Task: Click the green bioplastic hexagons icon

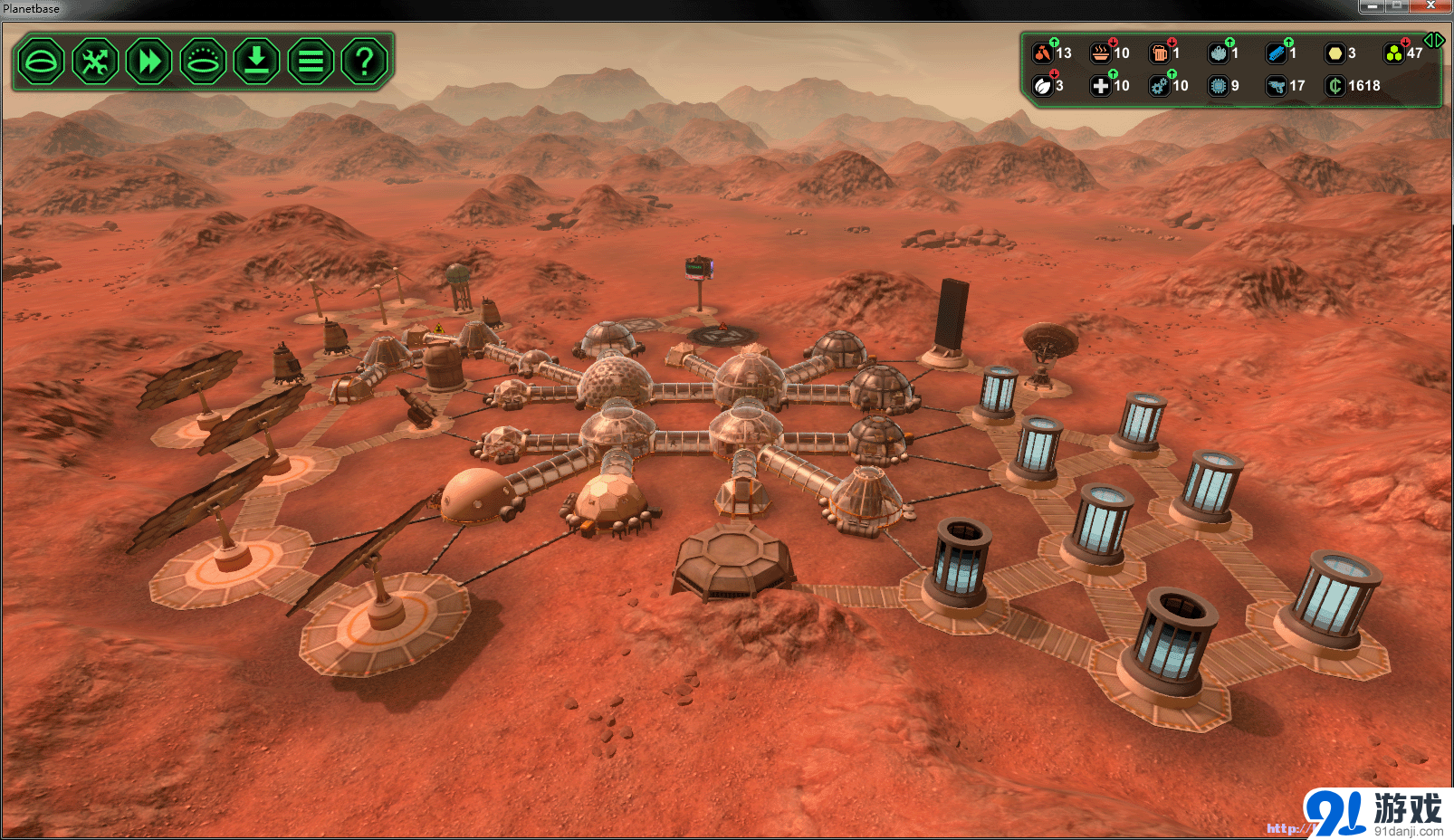Action: click(x=1394, y=53)
